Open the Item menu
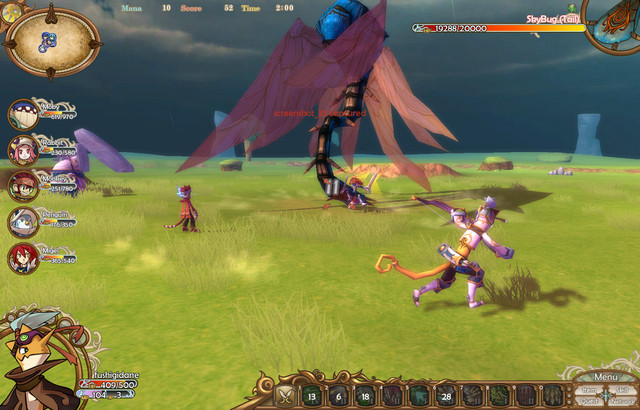Image resolution: width=640 pixels, height=410 pixels. [590, 390]
